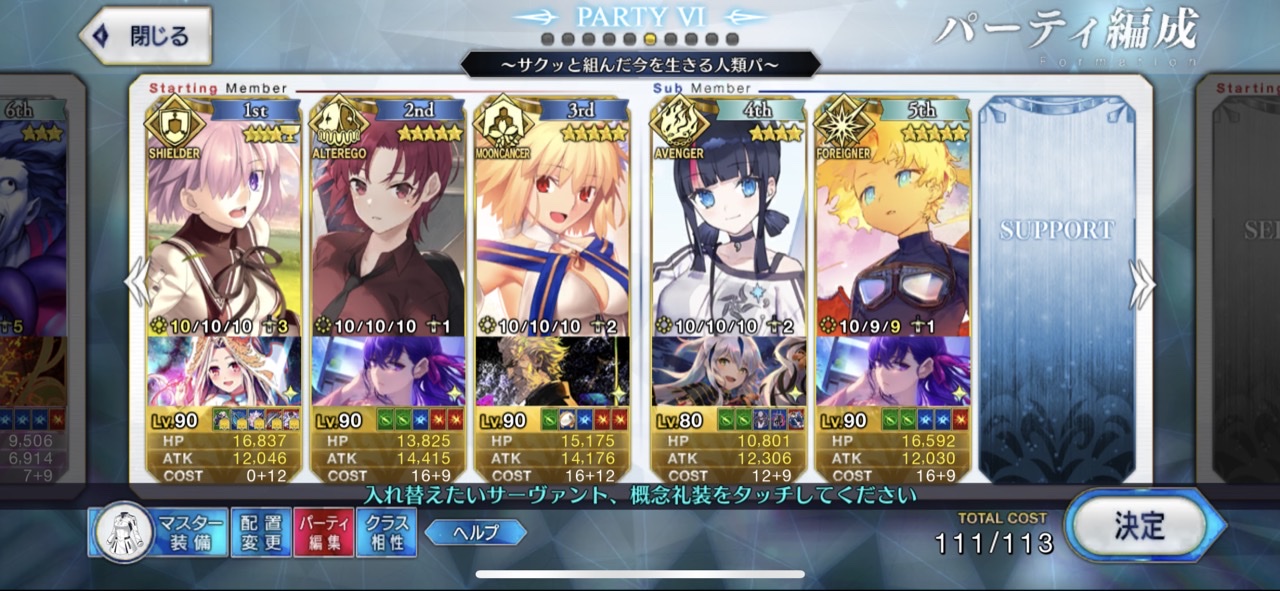Choose the パーティ編集 party edit button
This screenshot has width=1280, height=591.
(323, 532)
